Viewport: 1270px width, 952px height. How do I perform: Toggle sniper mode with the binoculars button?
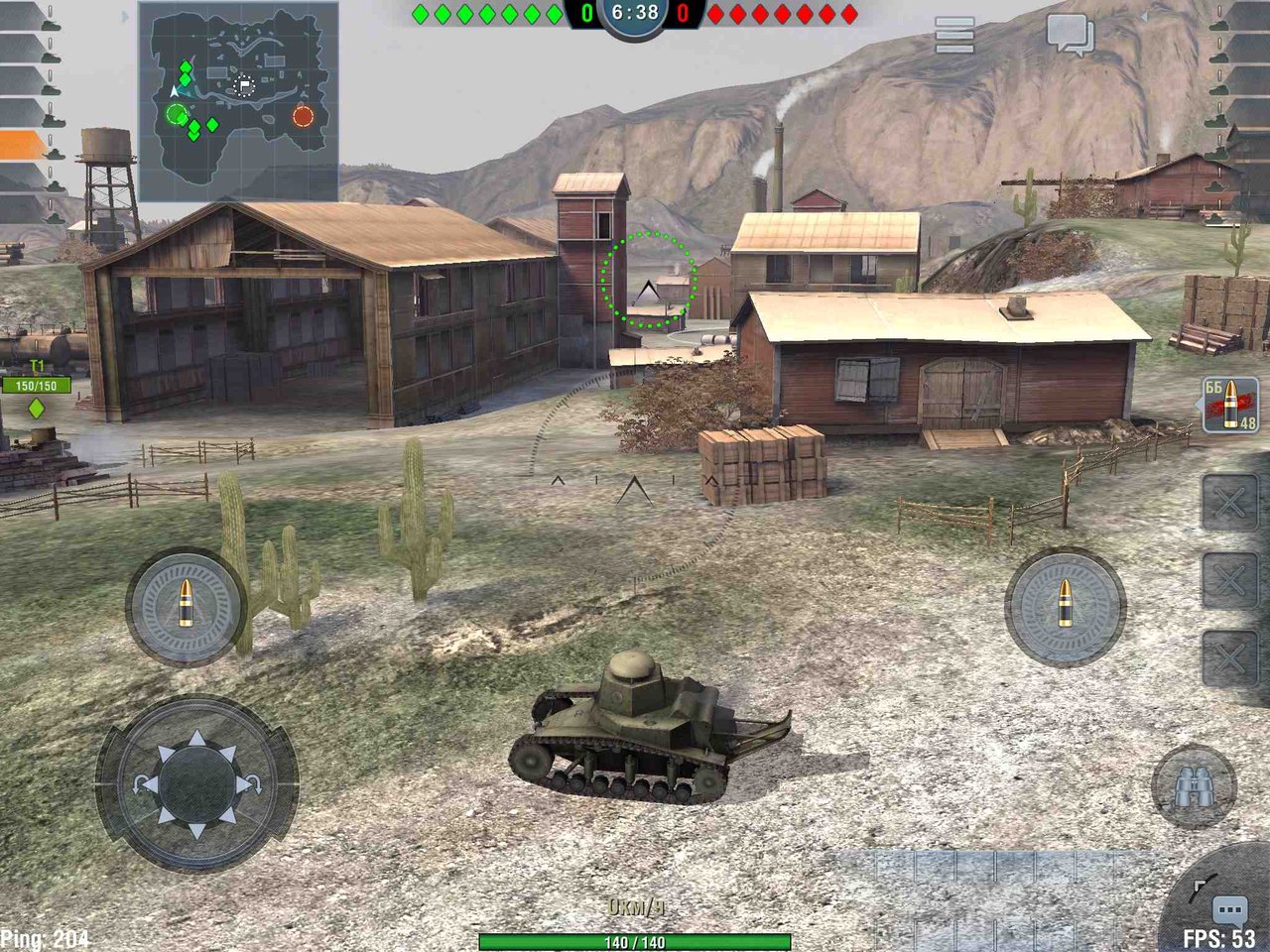[1194, 787]
